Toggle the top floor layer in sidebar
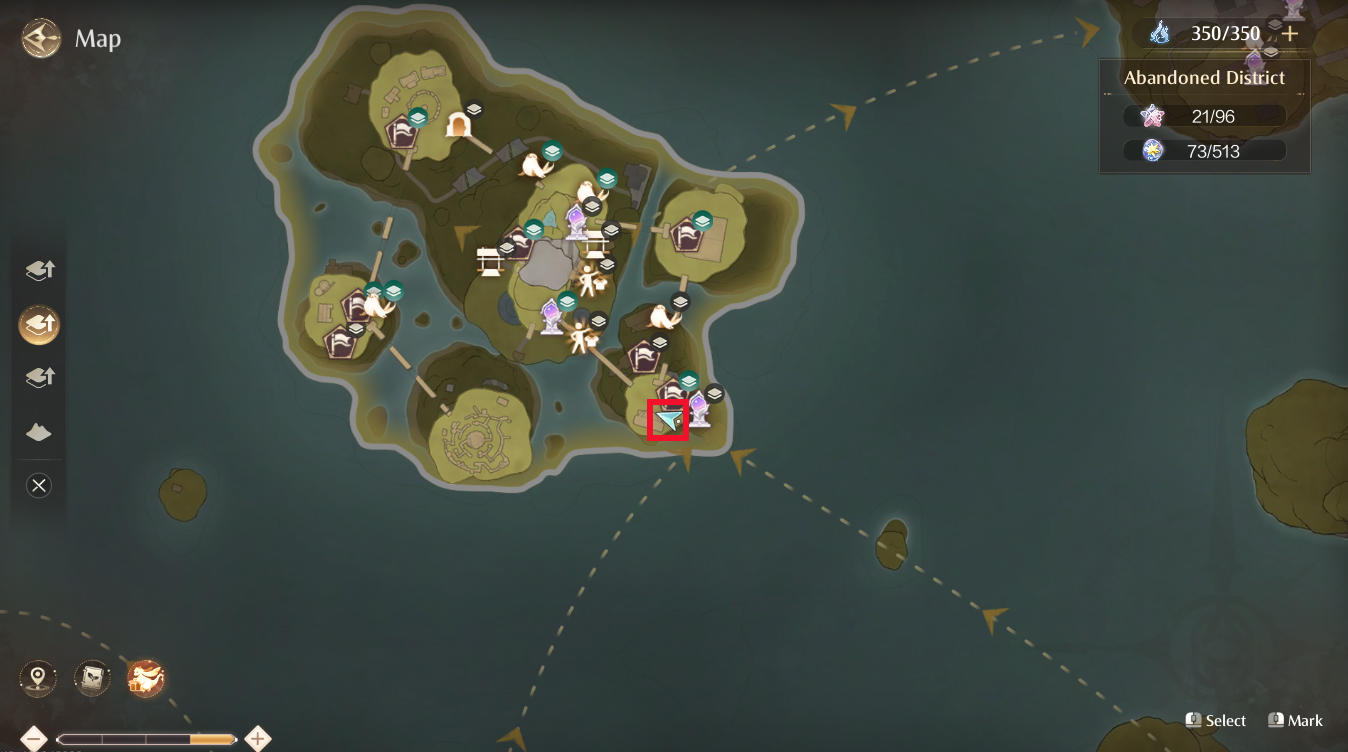This screenshot has height=752, width=1348. (x=38, y=269)
